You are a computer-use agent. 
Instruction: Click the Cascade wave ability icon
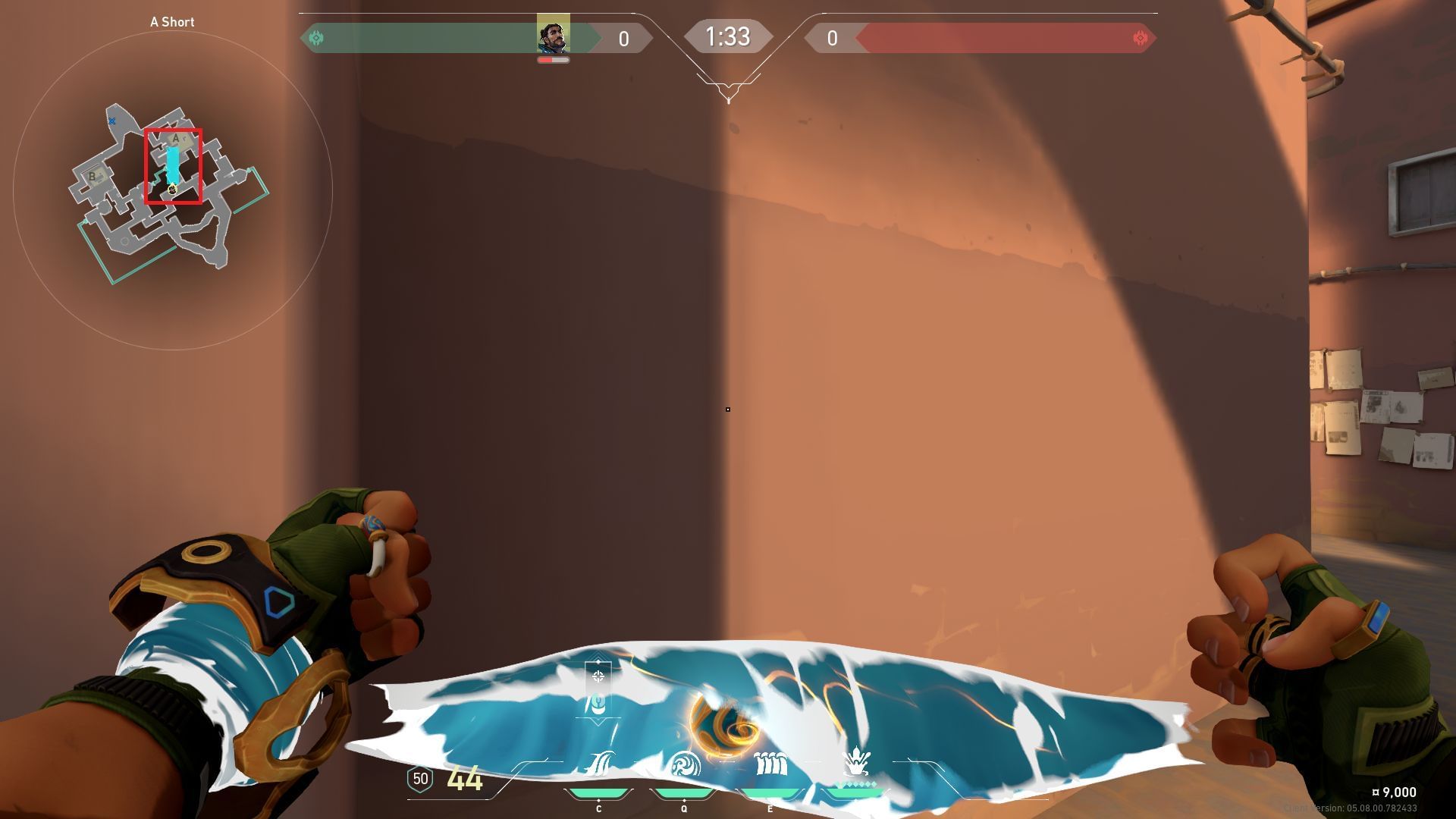pyautogui.click(x=599, y=763)
